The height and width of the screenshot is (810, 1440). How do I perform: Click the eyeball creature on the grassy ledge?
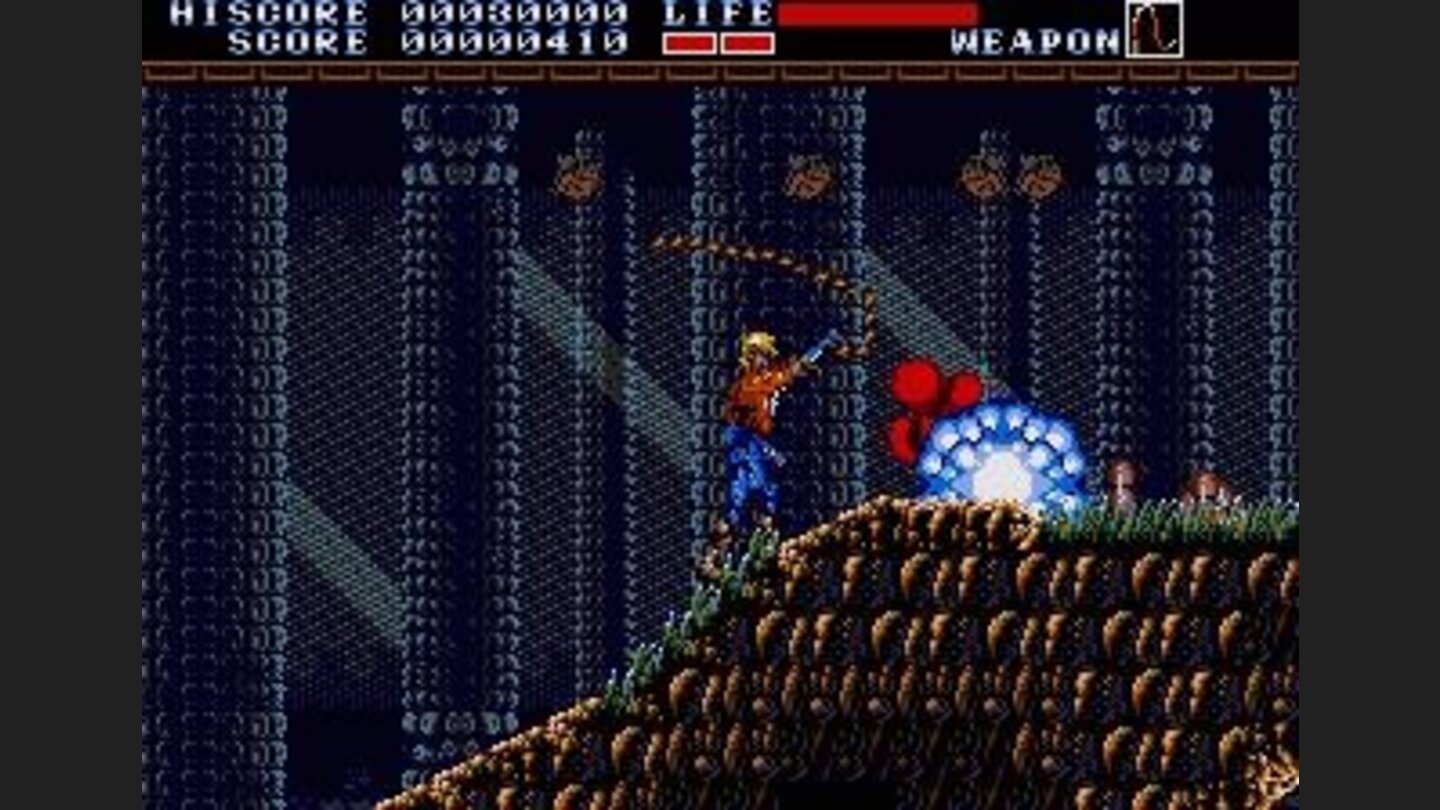[x=1120, y=480]
